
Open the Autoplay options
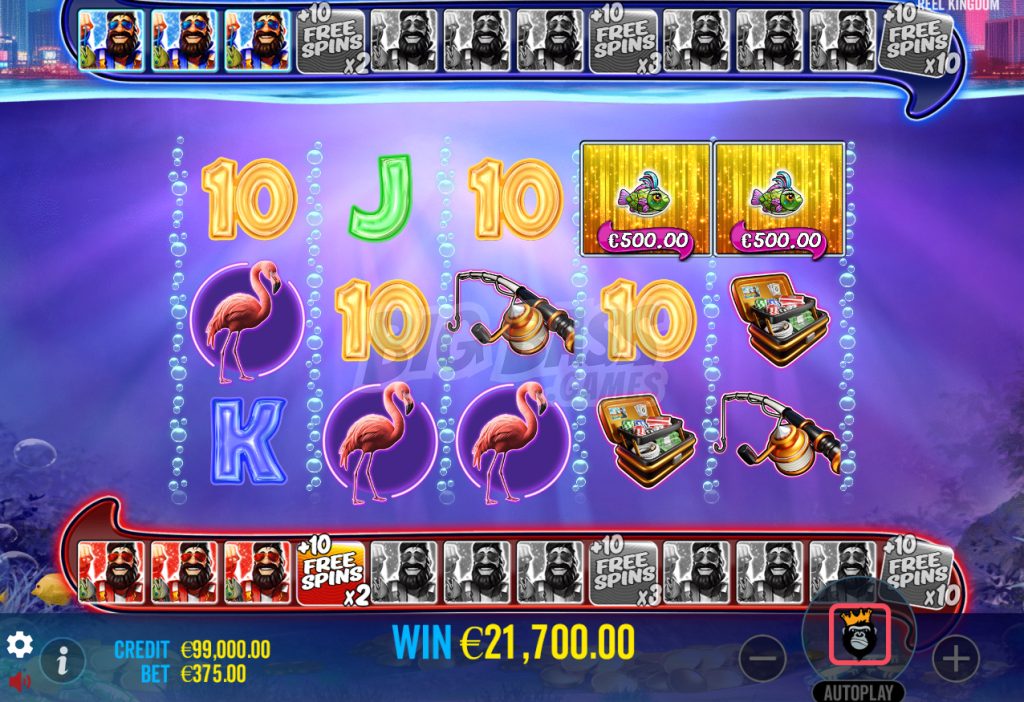pyautogui.click(x=859, y=691)
